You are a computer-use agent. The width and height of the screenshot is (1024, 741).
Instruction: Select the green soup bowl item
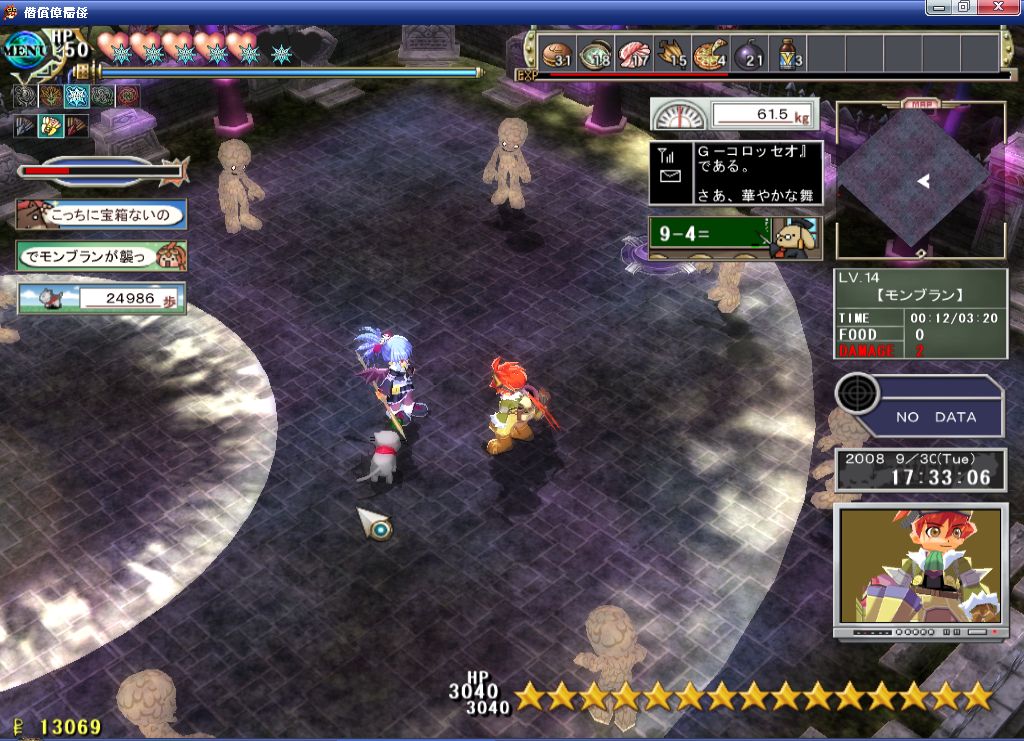[x=595, y=54]
